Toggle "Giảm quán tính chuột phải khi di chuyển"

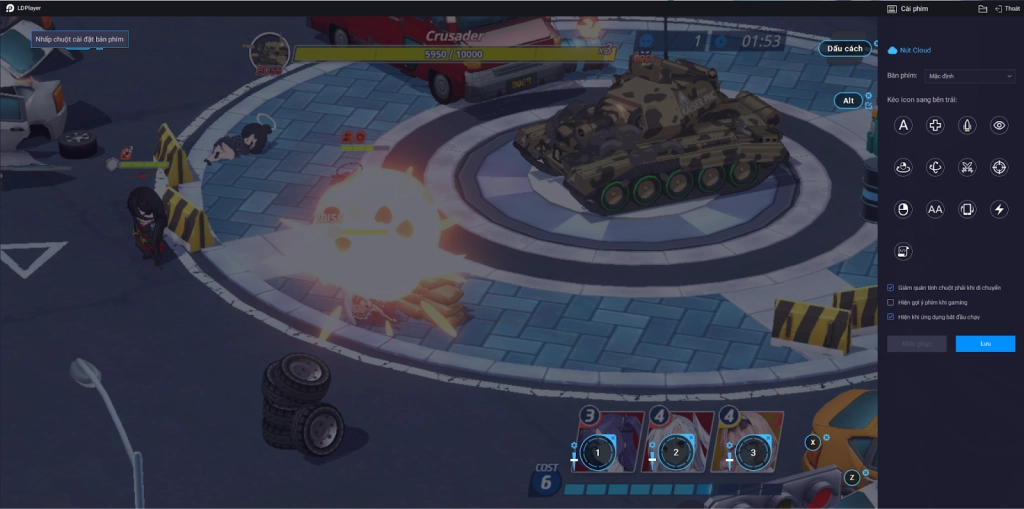[x=891, y=287]
